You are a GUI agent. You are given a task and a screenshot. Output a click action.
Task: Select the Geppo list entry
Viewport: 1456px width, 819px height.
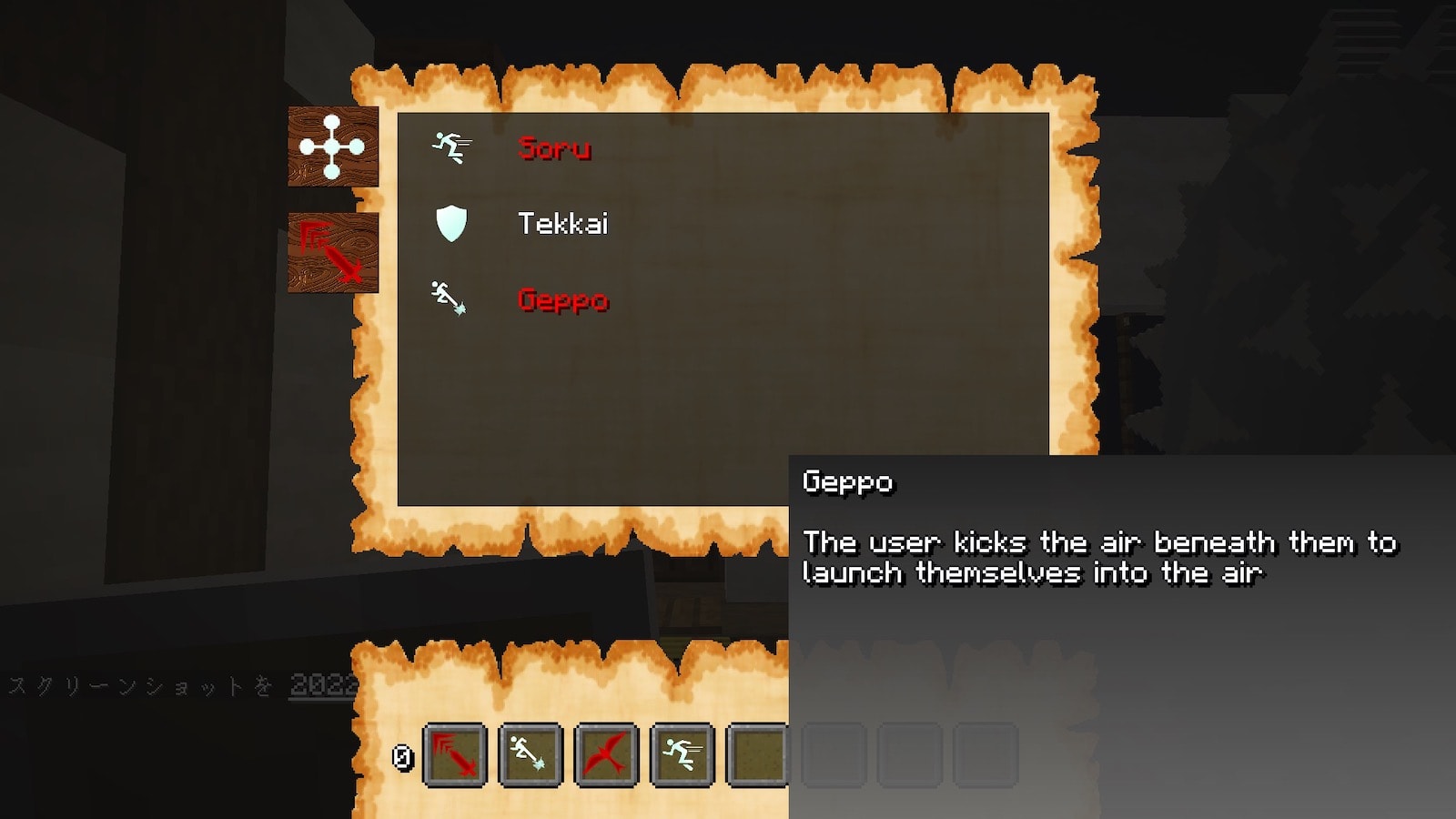pyautogui.click(x=562, y=299)
